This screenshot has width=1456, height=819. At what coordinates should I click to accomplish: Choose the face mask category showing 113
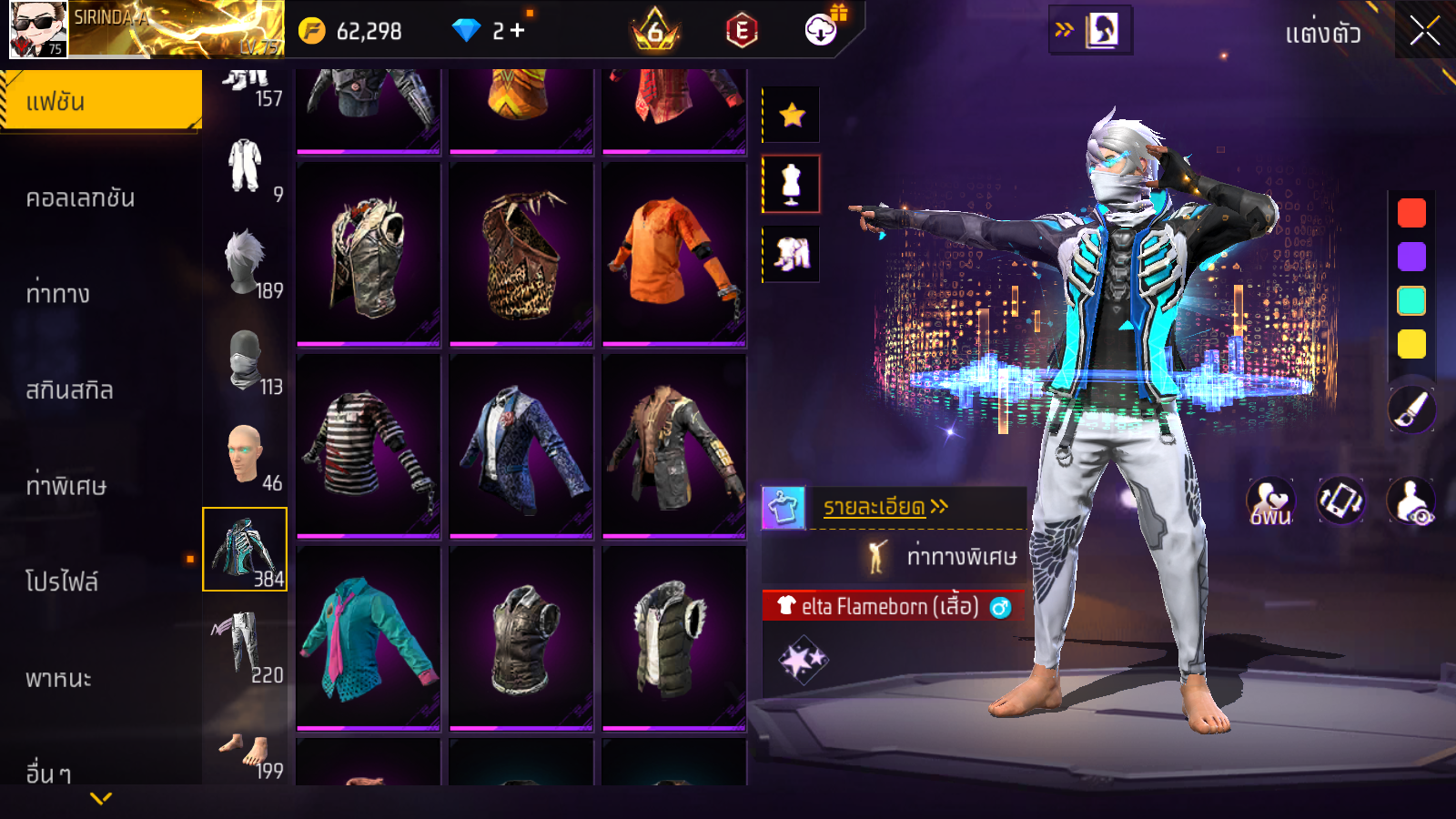[246, 360]
